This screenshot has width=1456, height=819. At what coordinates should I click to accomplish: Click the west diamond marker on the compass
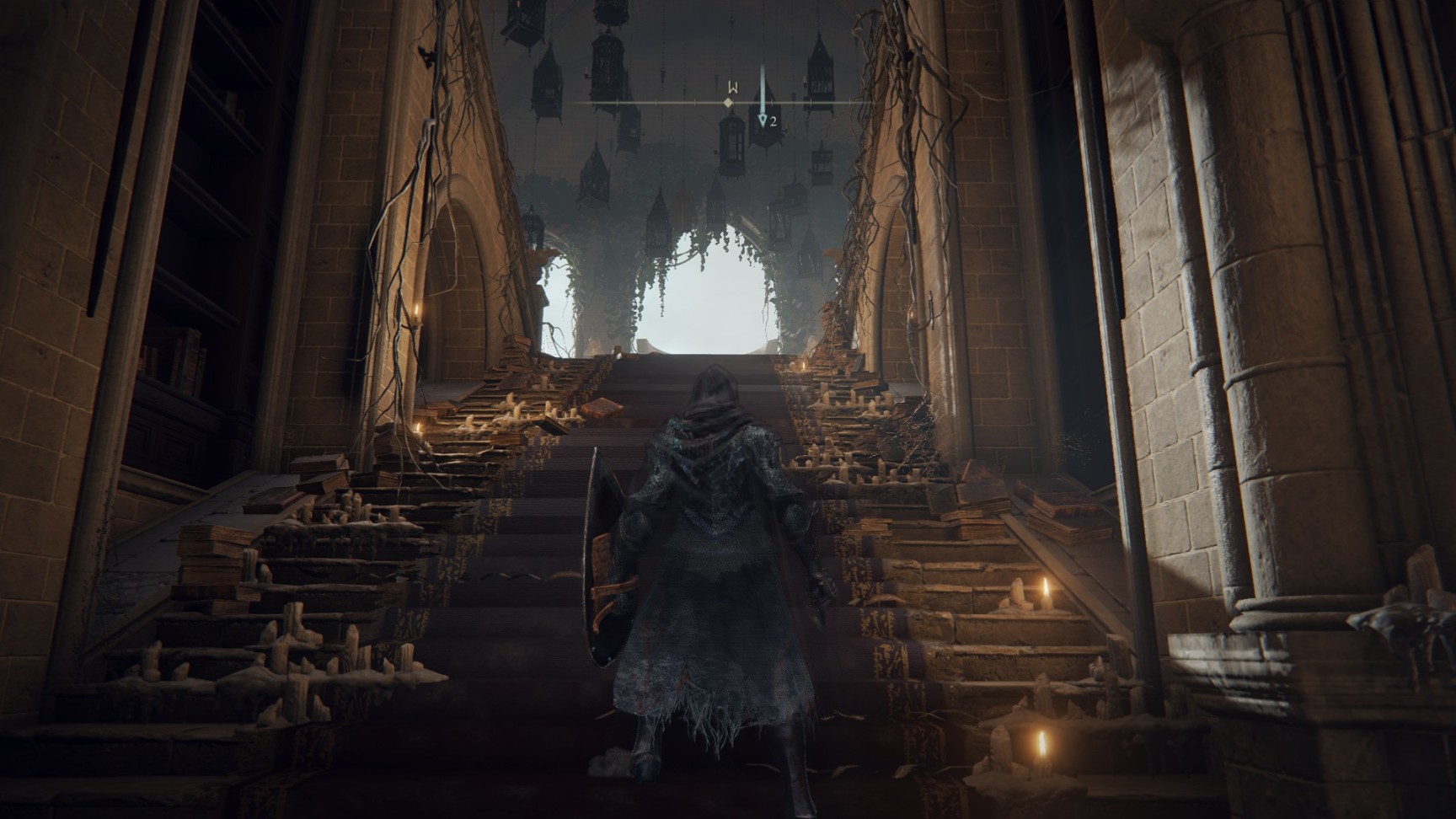[729, 103]
